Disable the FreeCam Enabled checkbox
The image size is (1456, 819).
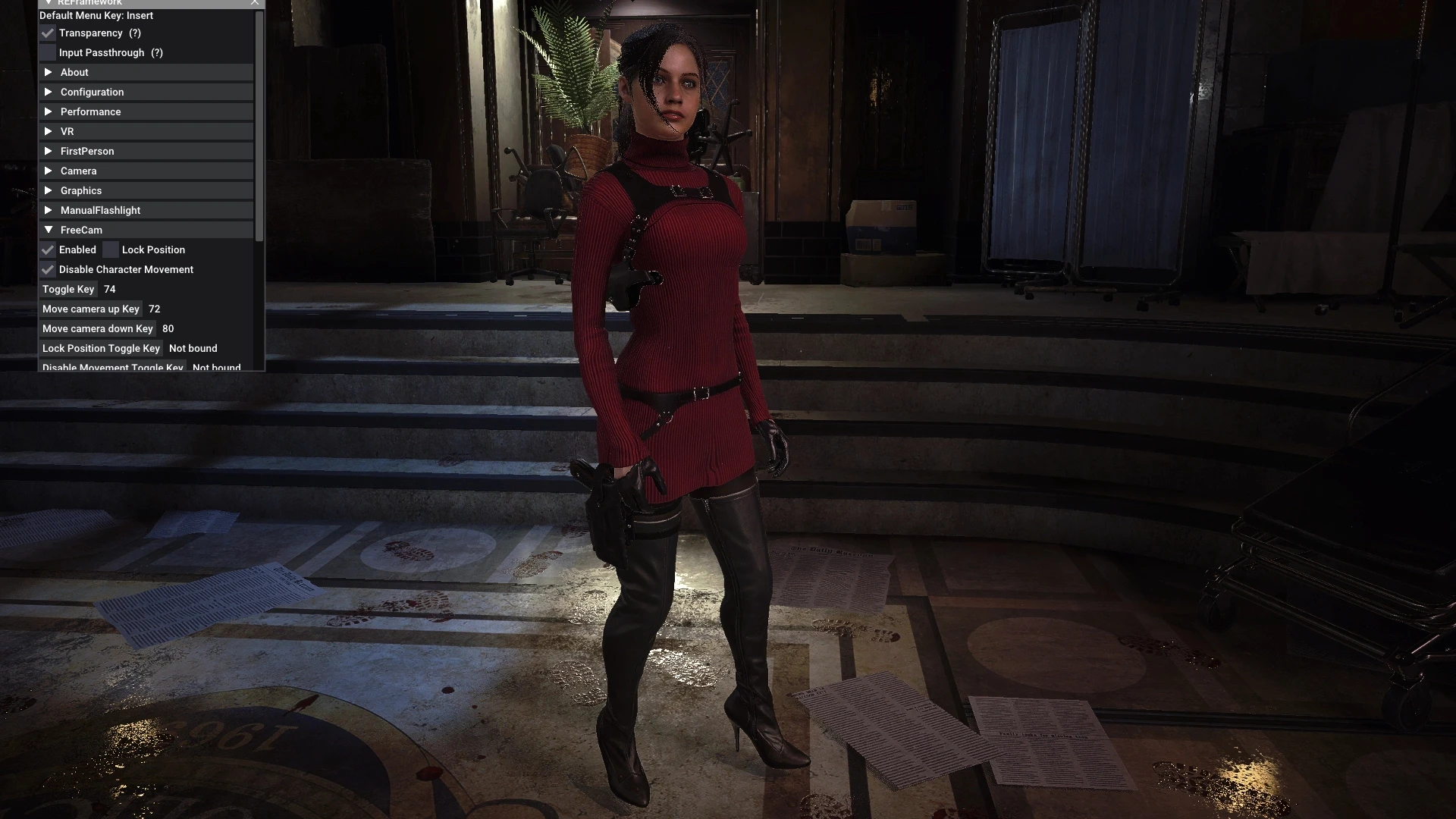(48, 249)
